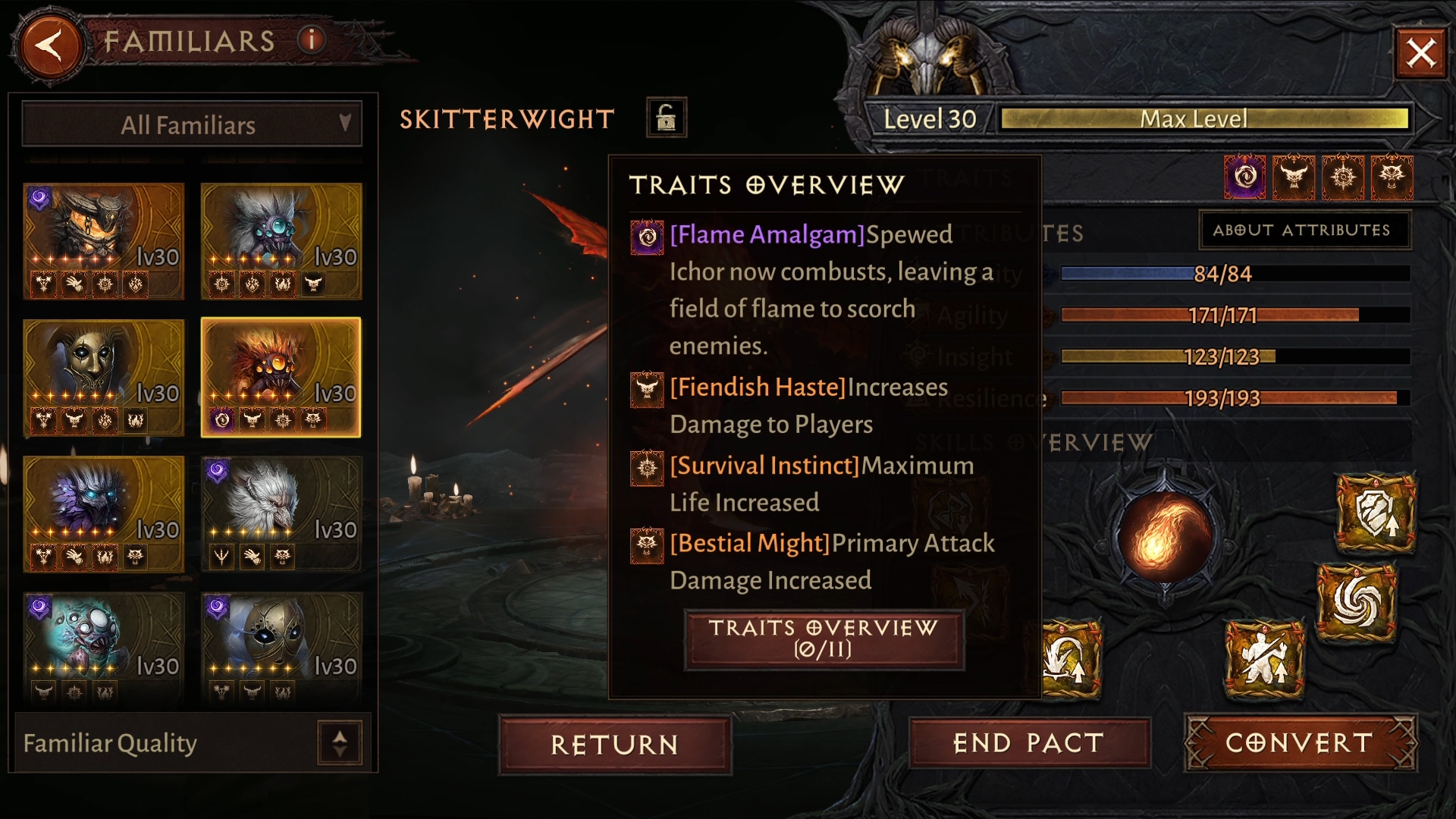Image resolution: width=1456 pixels, height=819 pixels.
Task: Select the selected orange spider familiar tile
Action: click(x=281, y=377)
